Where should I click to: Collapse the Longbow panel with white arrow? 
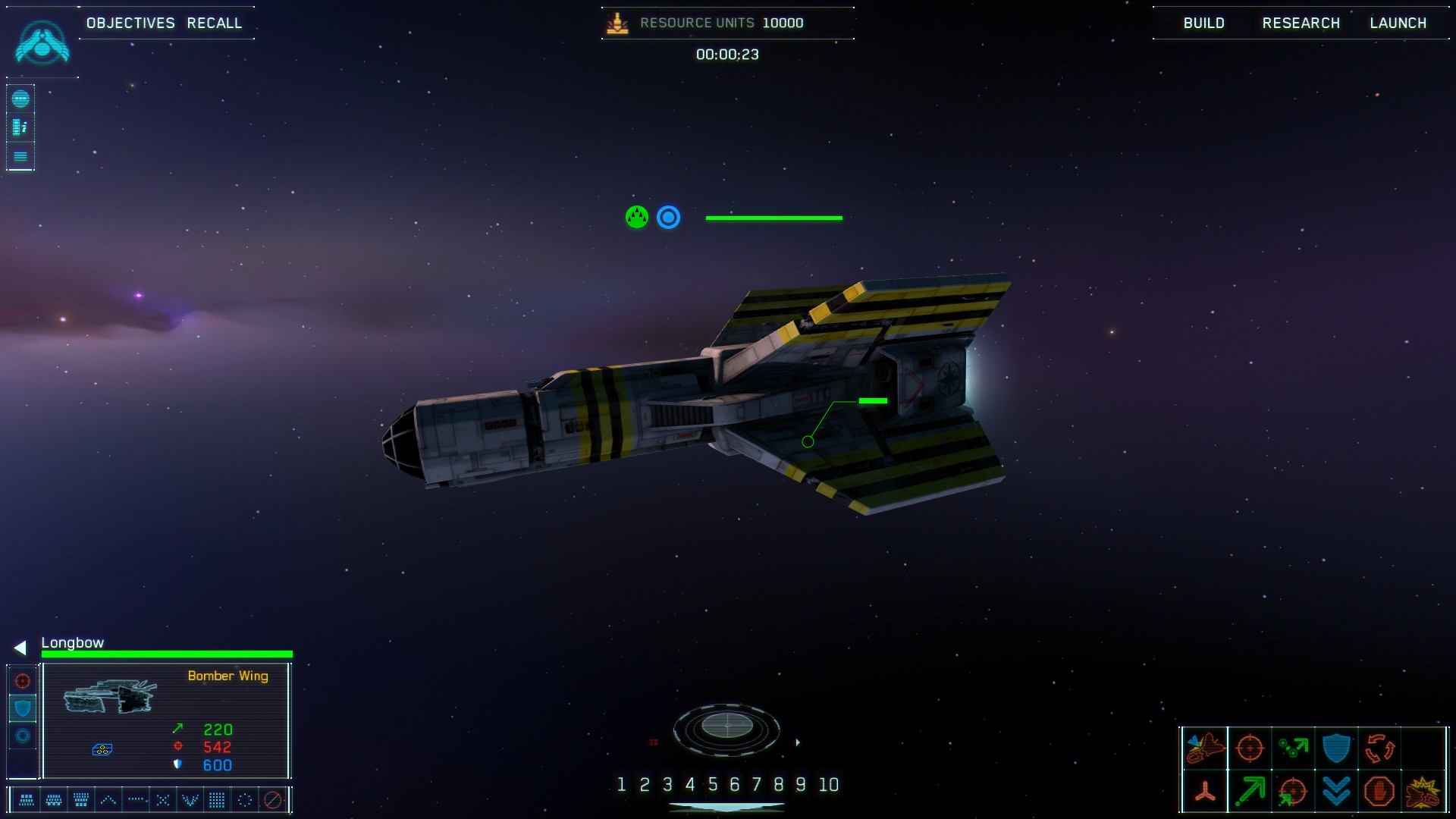tap(20, 648)
